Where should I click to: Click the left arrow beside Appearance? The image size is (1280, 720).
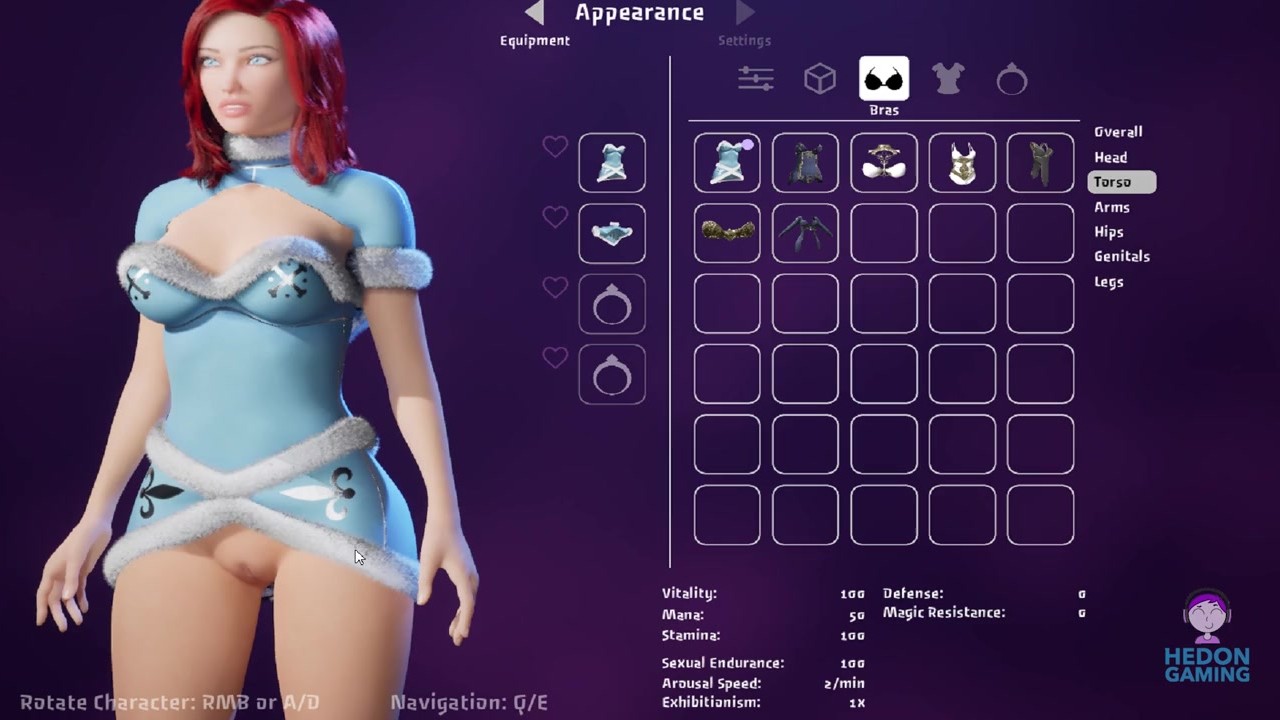tap(535, 13)
